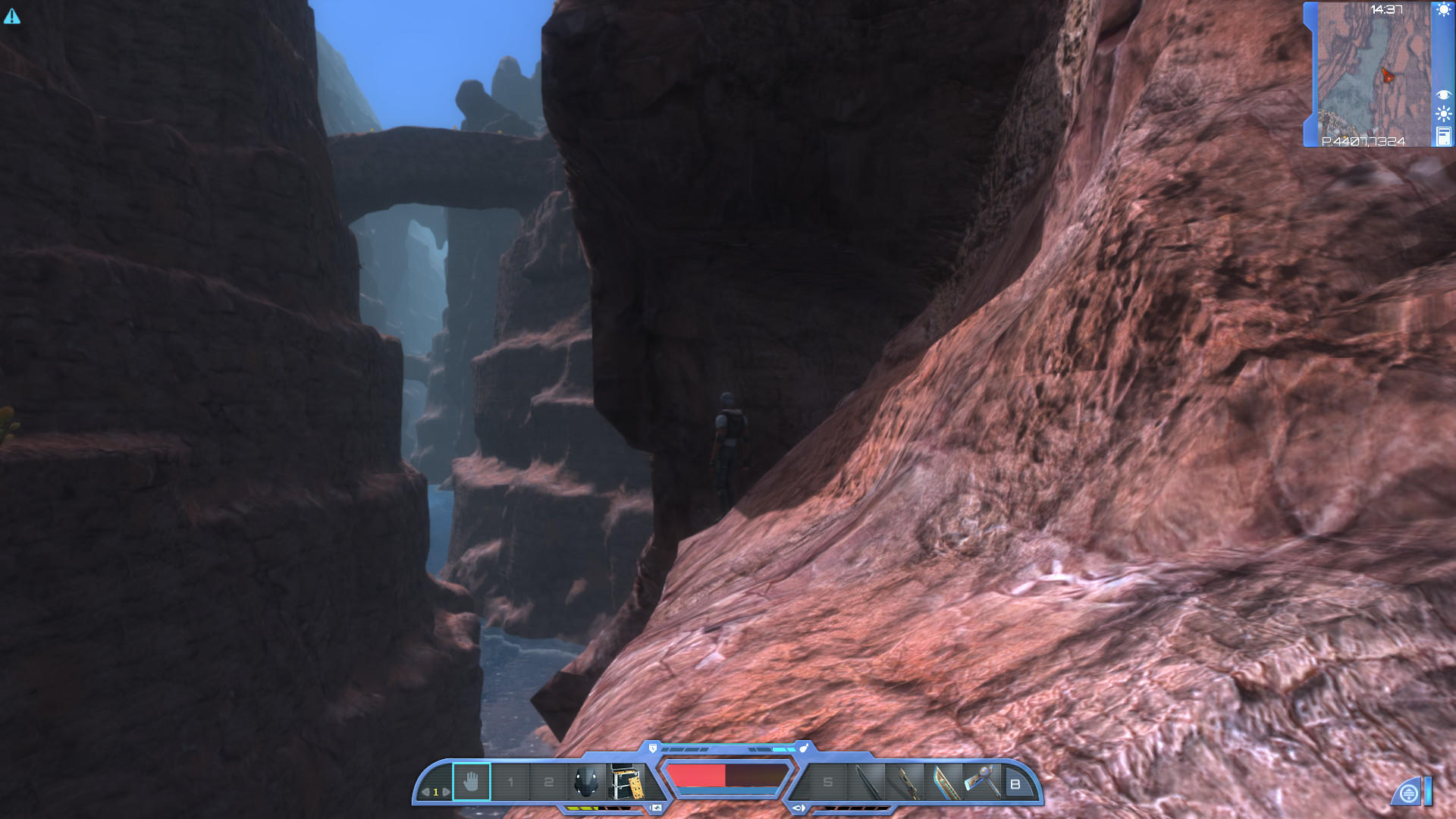Toggle the brightness icon on the minimap panel
Viewport: 1456px width, 819px height.
click(1442, 113)
